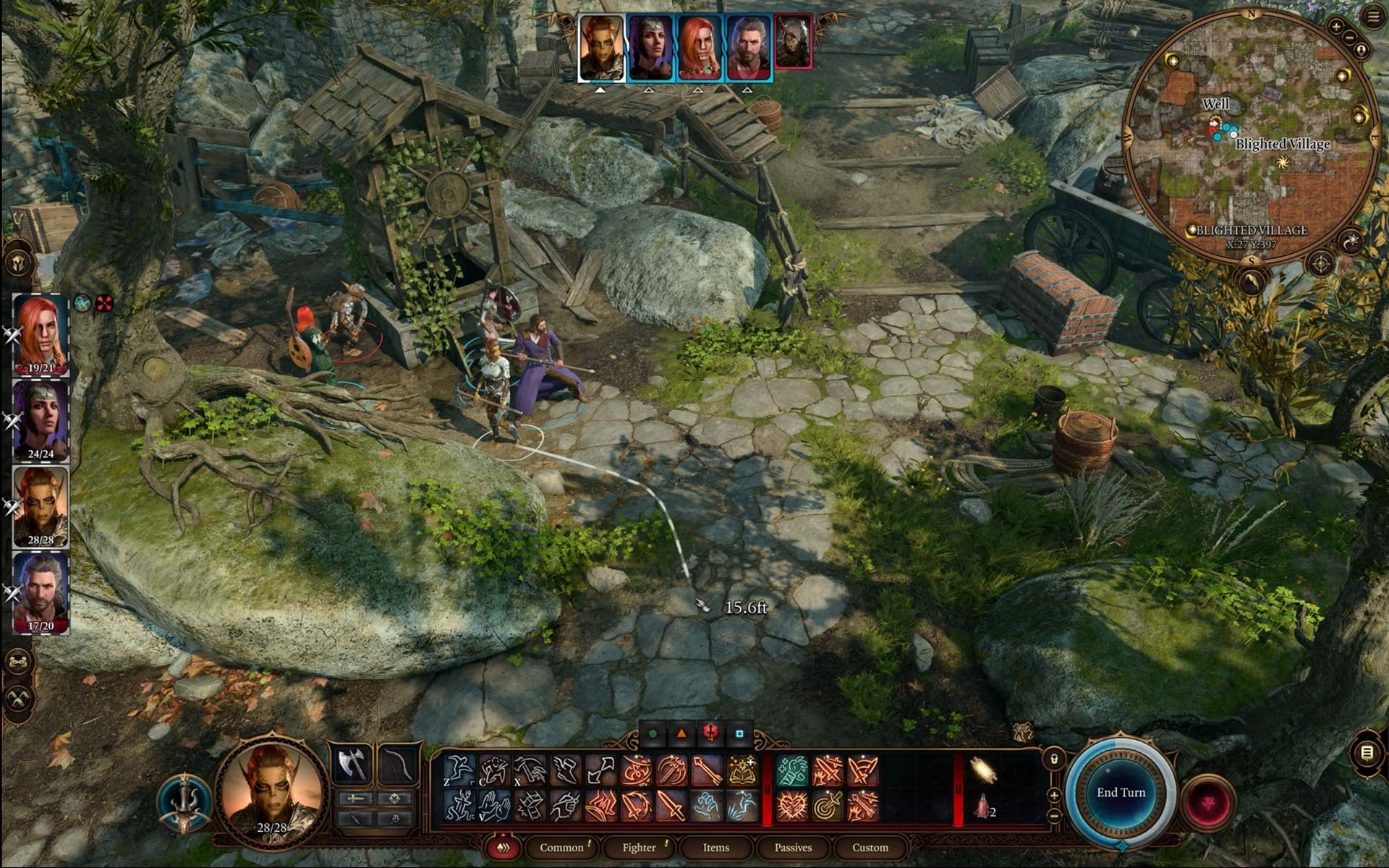Toggle the hotbar lock button
Image resolution: width=1389 pixels, height=868 pixels.
pos(1054,759)
